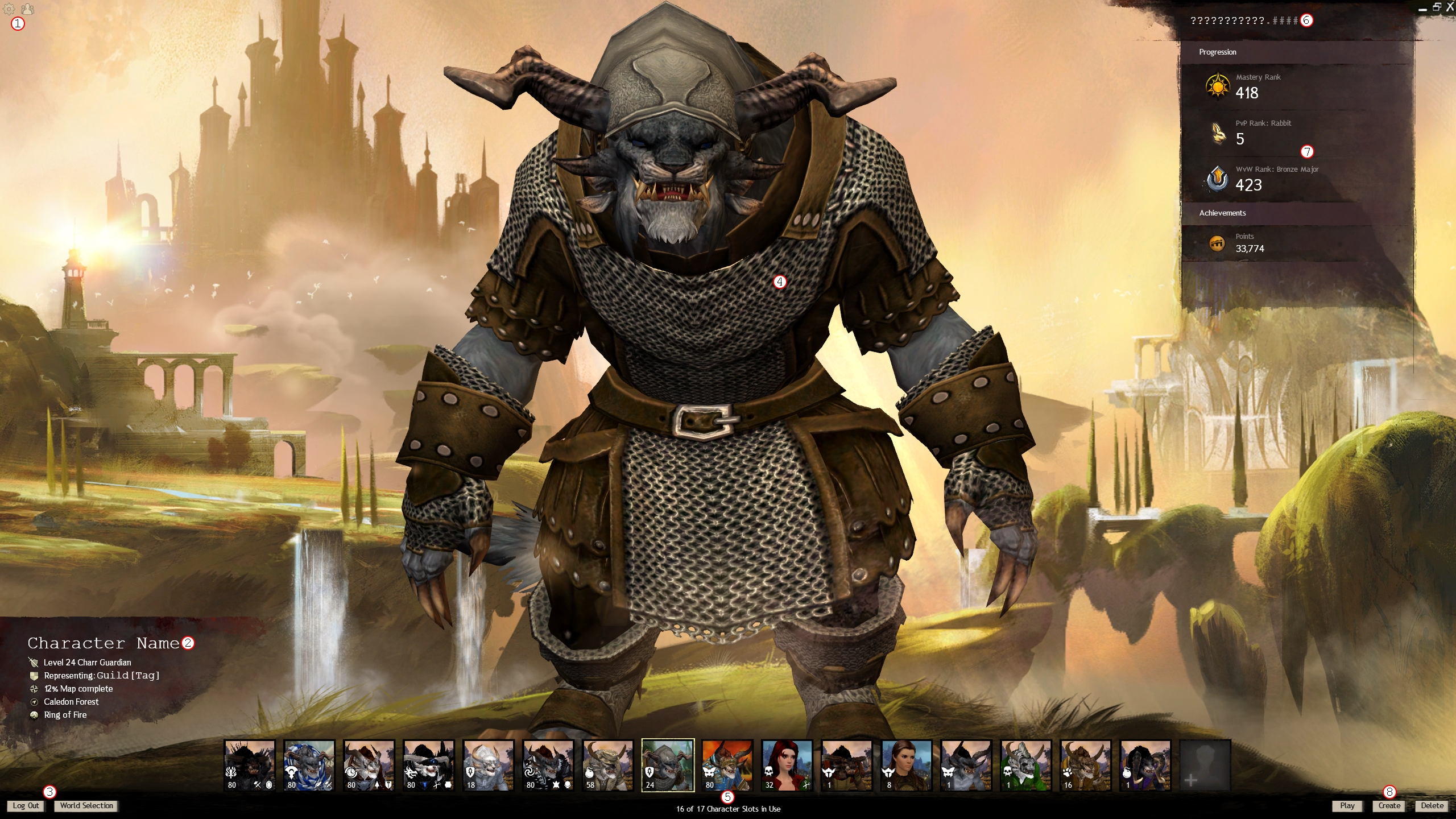Play the selected character
1456x819 pixels.
(x=1347, y=805)
